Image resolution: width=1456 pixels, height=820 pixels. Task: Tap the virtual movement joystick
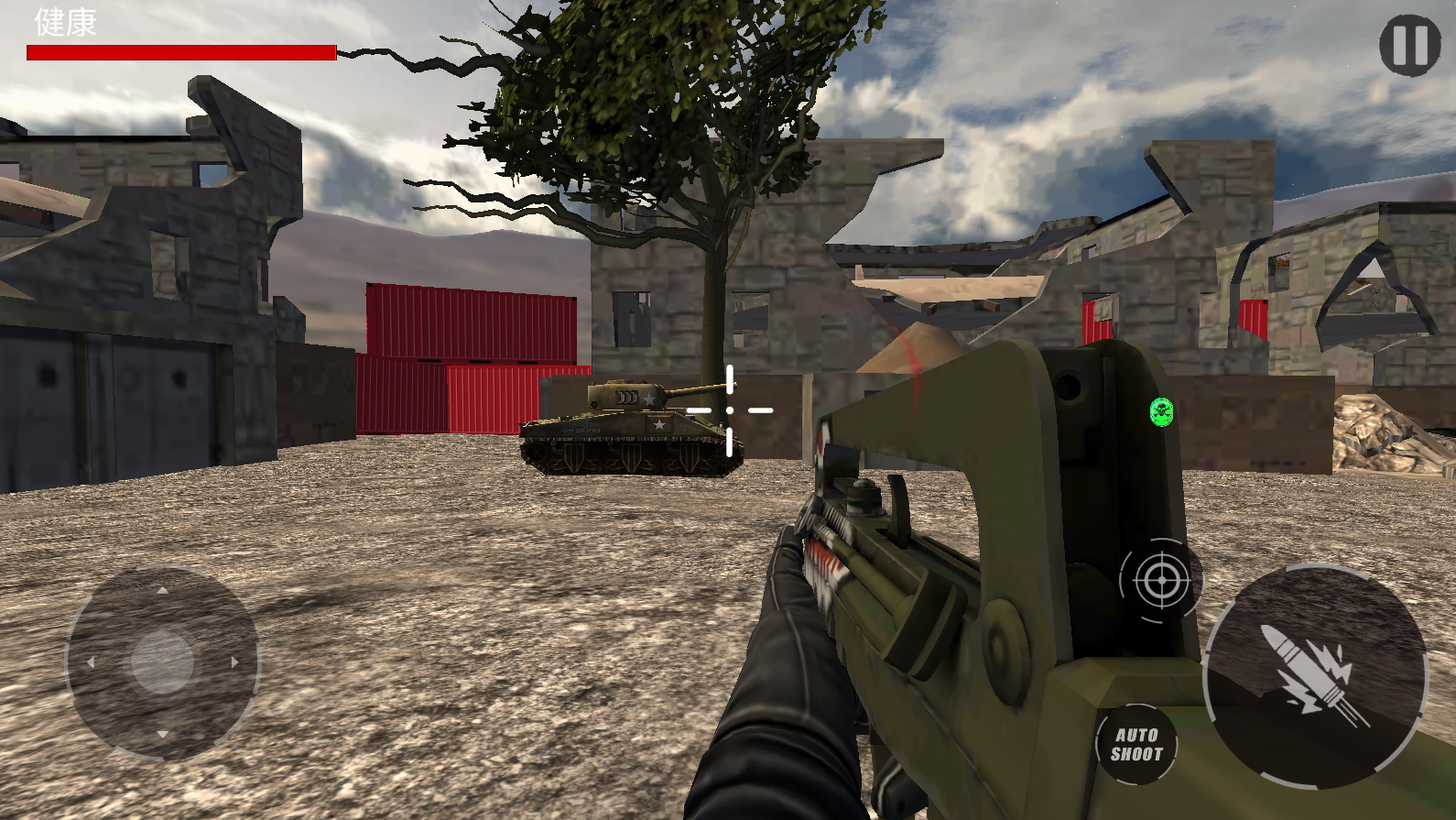coord(162,661)
